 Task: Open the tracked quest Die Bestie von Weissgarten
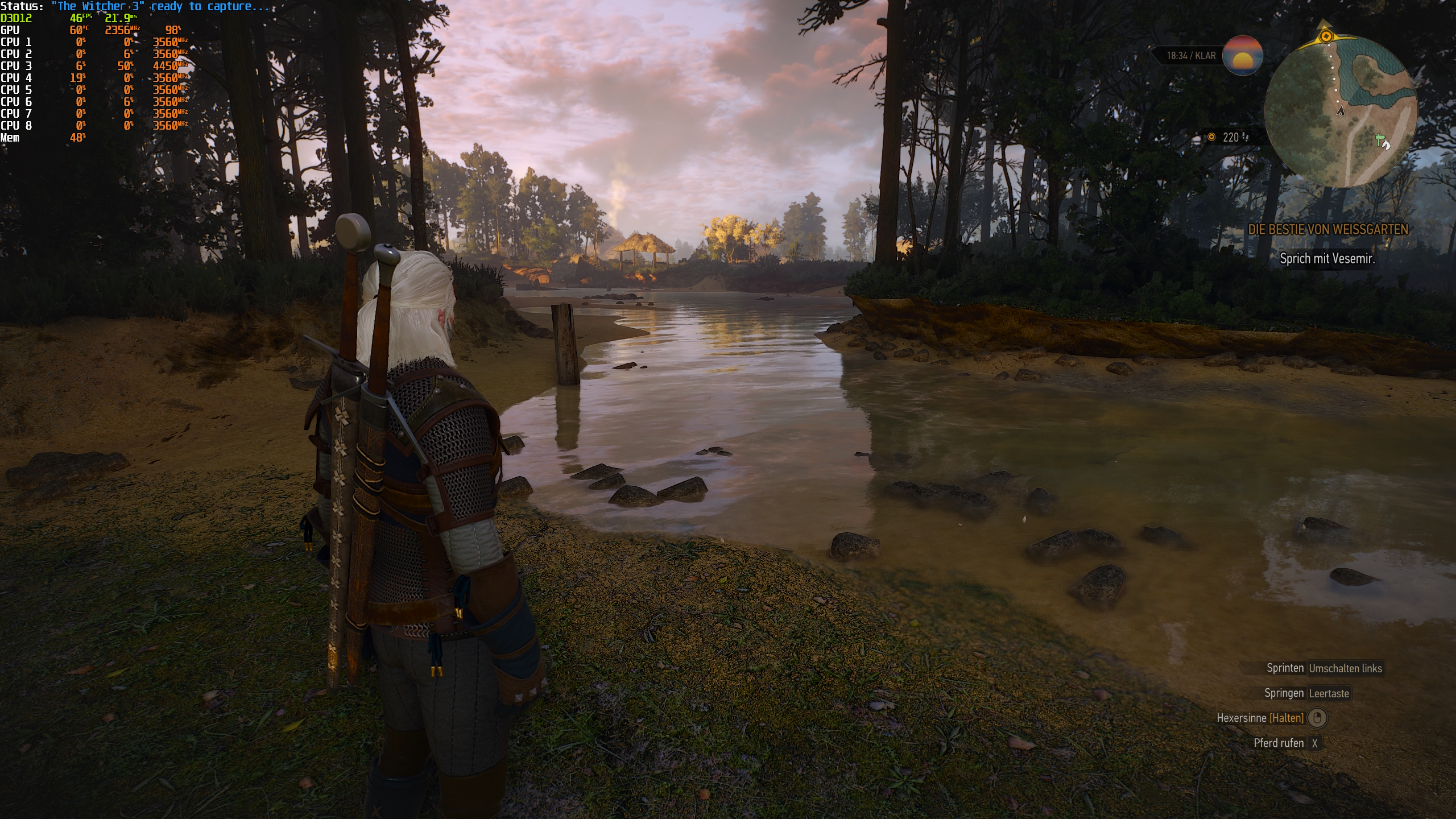[x=1327, y=230]
